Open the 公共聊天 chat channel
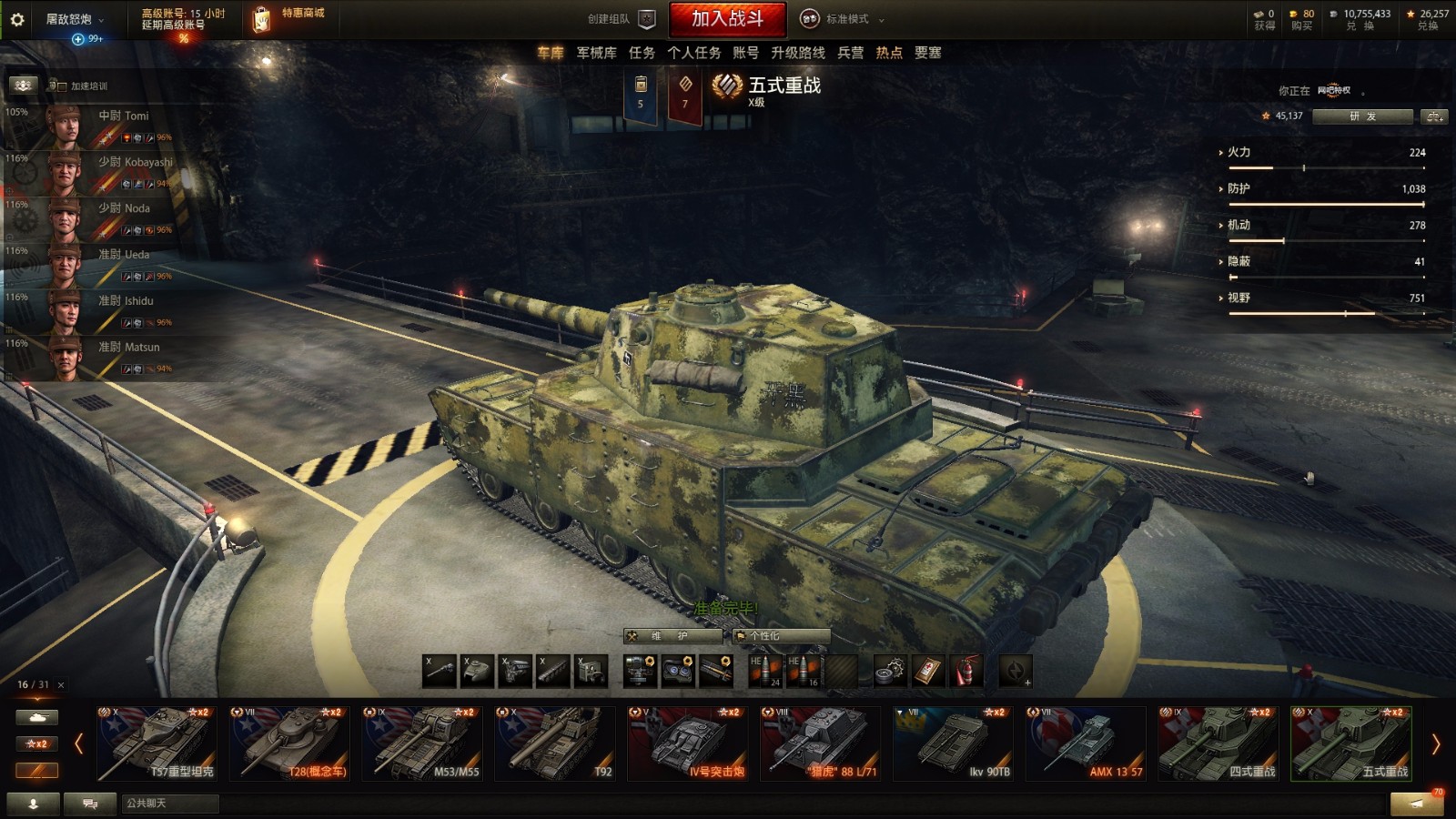This screenshot has height=819, width=1456. pos(169,804)
